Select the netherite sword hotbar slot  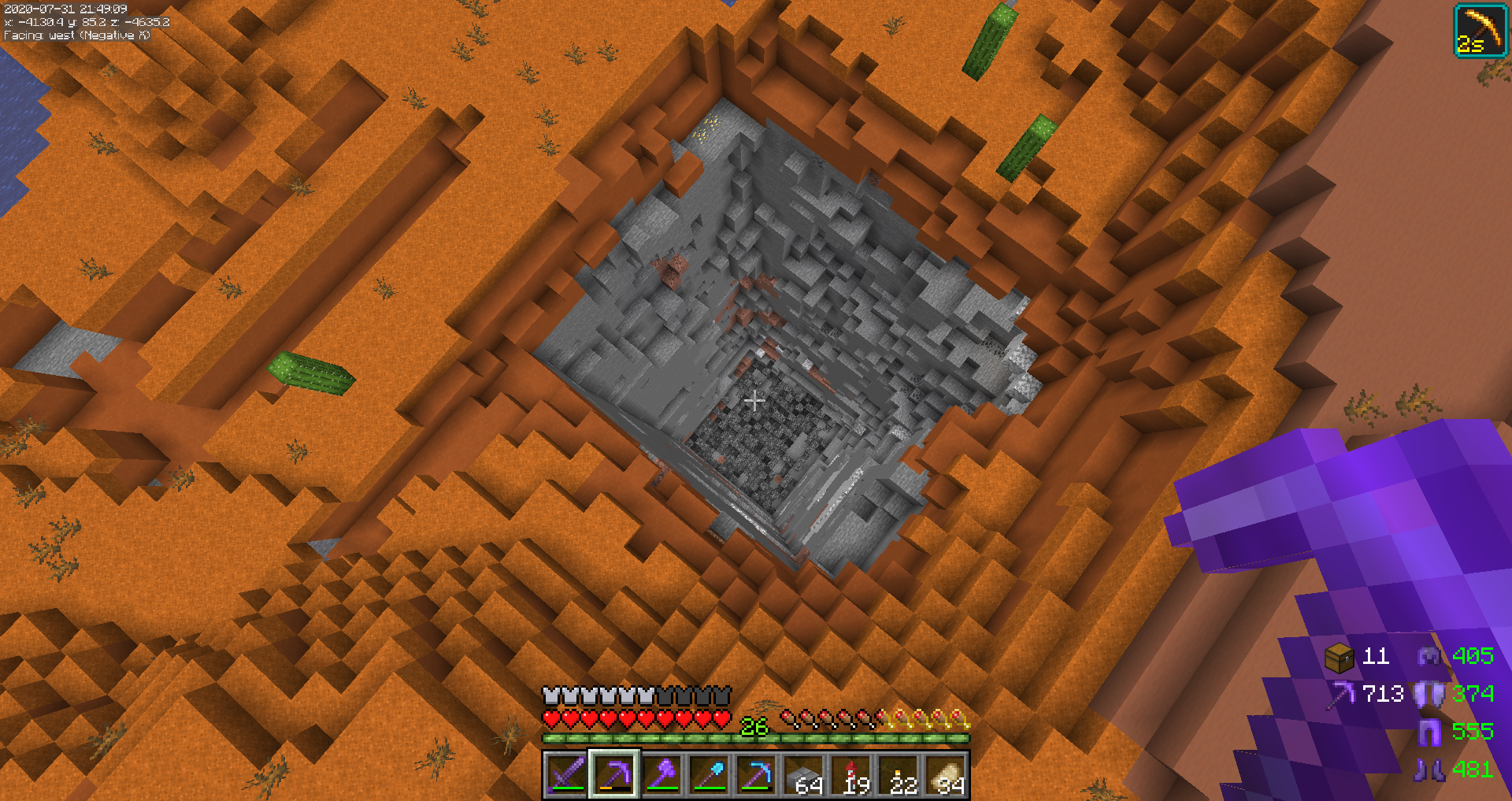click(566, 774)
